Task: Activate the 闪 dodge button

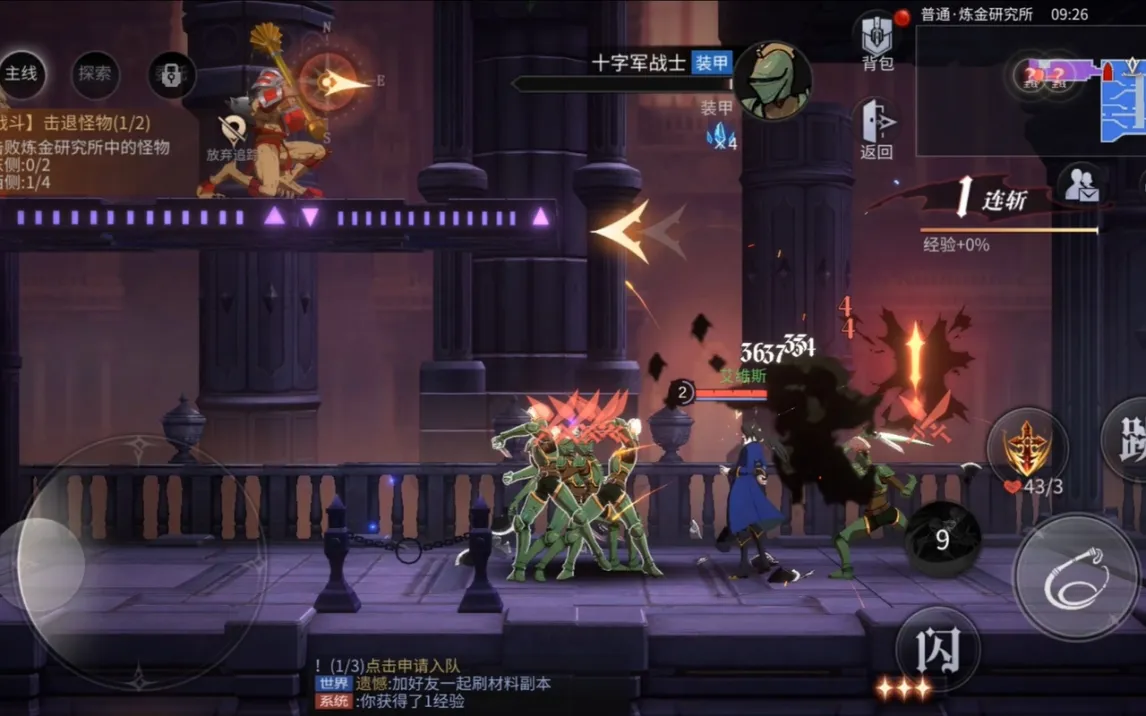Action: [936, 649]
